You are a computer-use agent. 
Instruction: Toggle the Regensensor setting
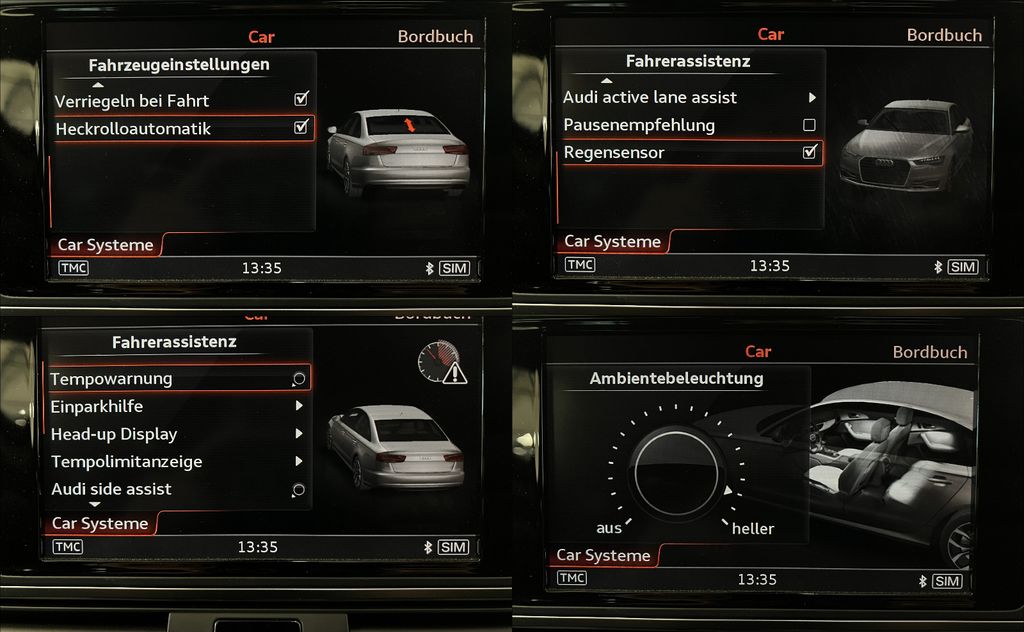(809, 153)
